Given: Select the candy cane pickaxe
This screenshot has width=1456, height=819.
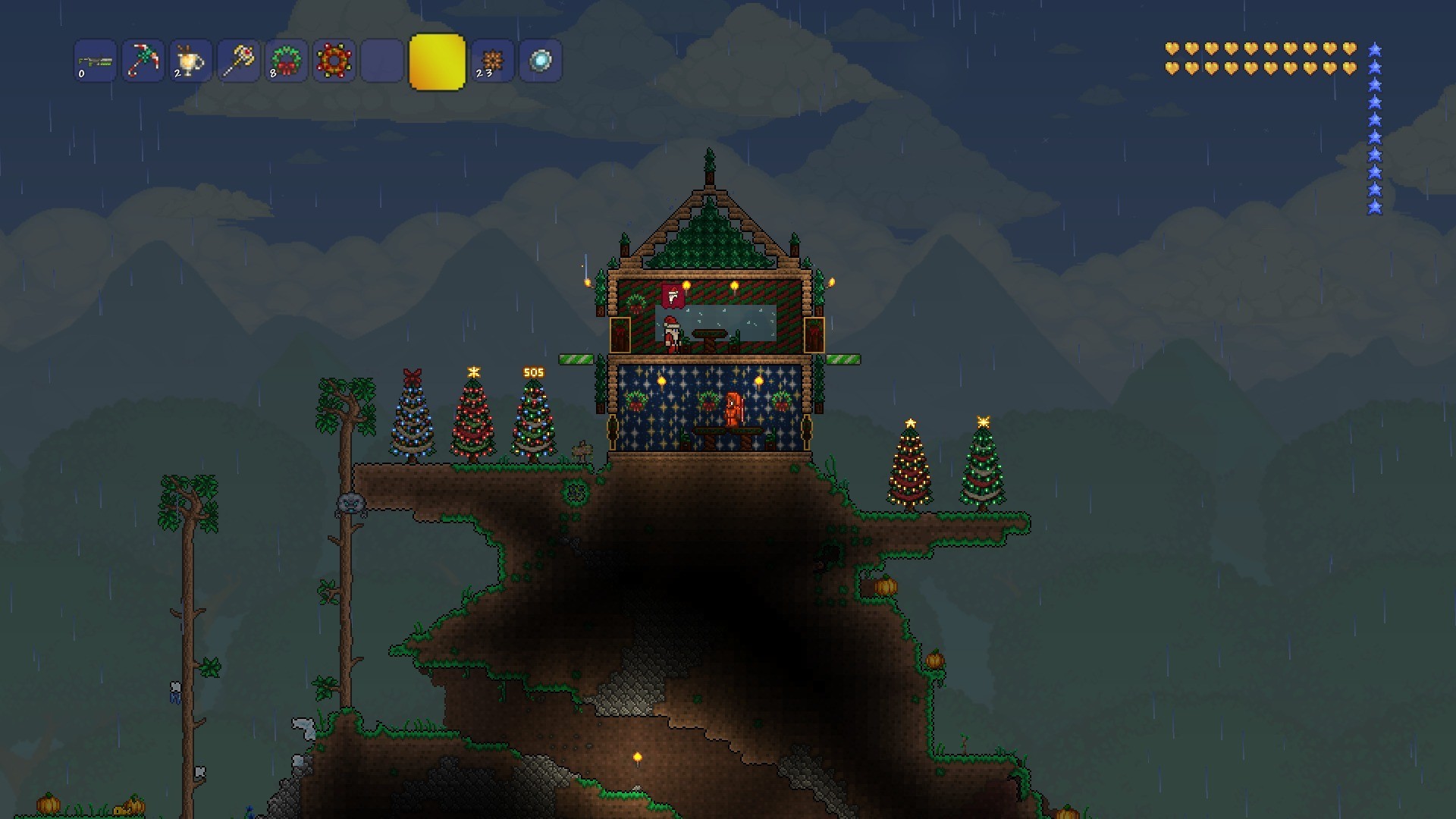Looking at the screenshot, I should coord(142,61).
